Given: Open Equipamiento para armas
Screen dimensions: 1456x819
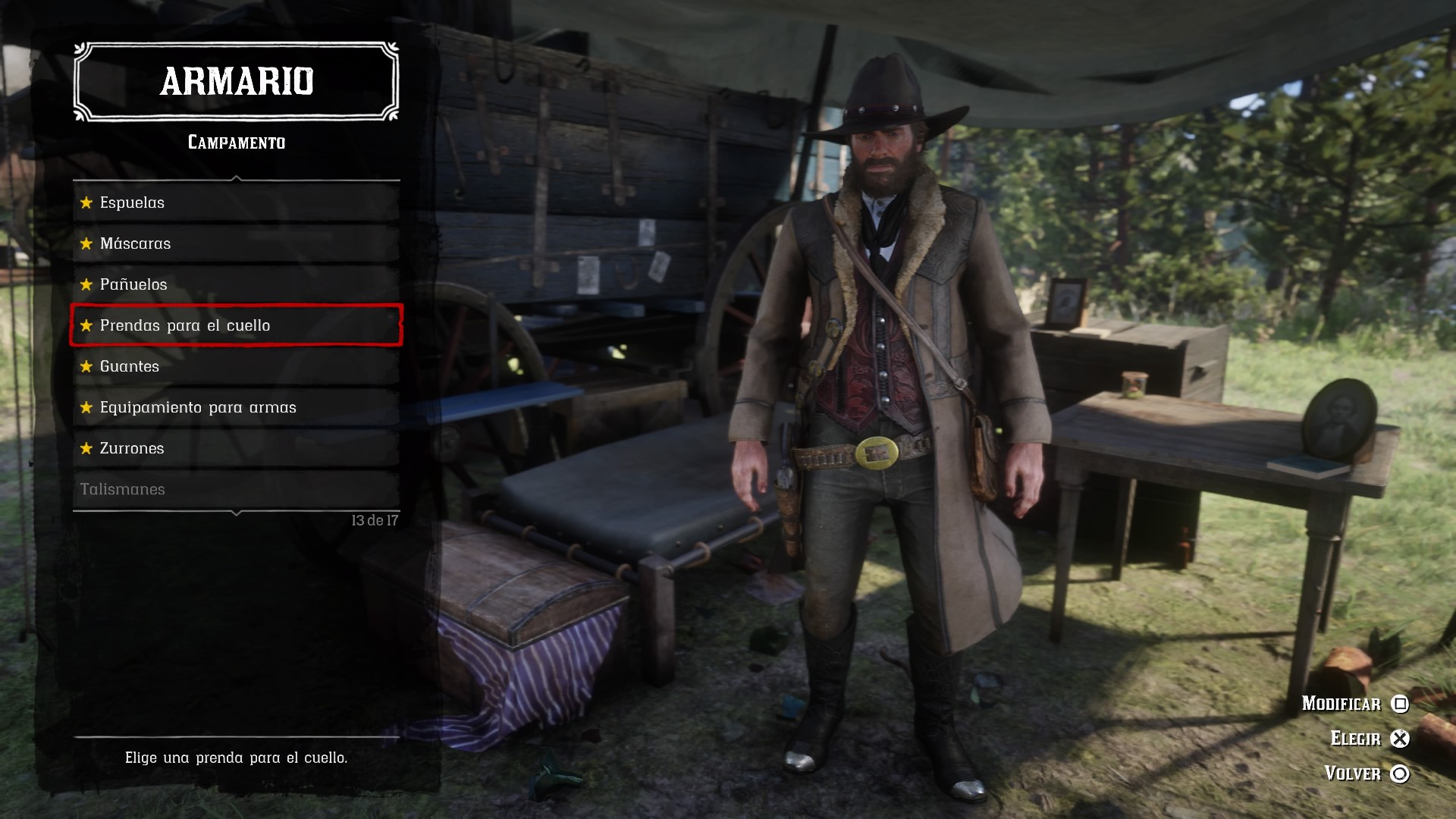Looking at the screenshot, I should coord(235,407).
